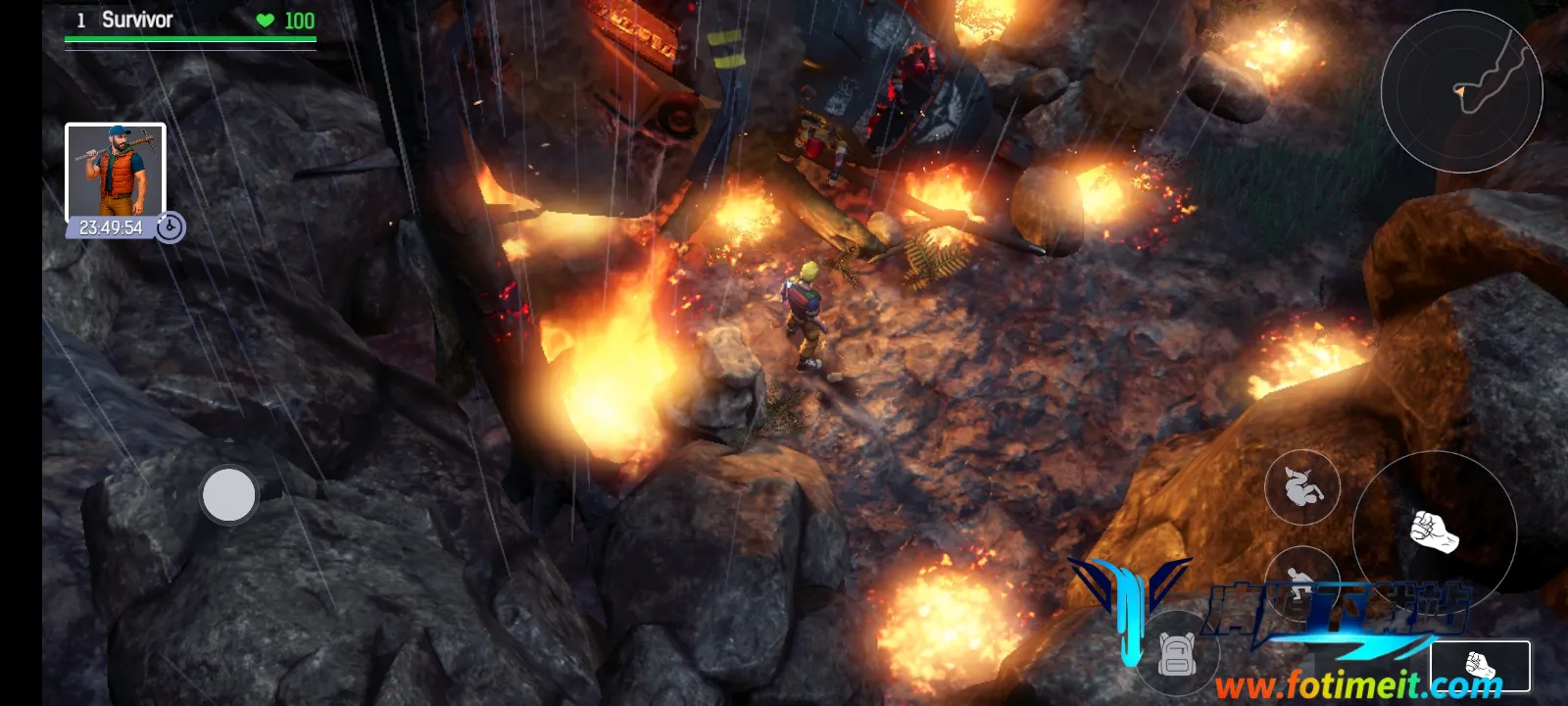1568x706 pixels.
Task: Tap the virtual movement joystick knob
Action: coord(228,494)
